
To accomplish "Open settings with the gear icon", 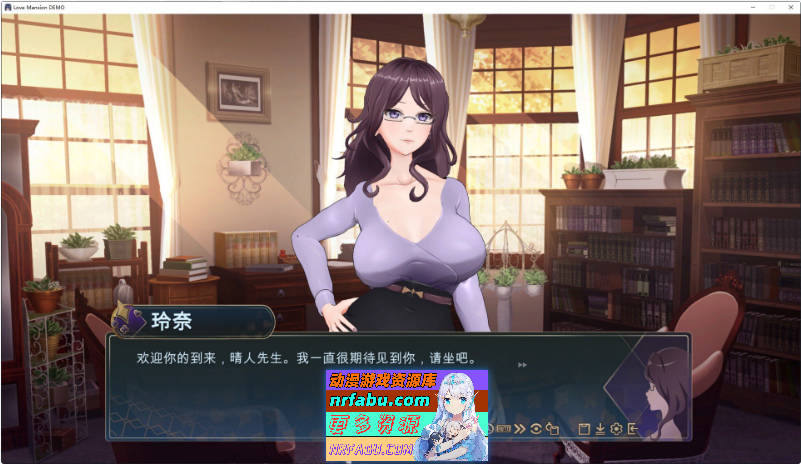I will (616, 429).
